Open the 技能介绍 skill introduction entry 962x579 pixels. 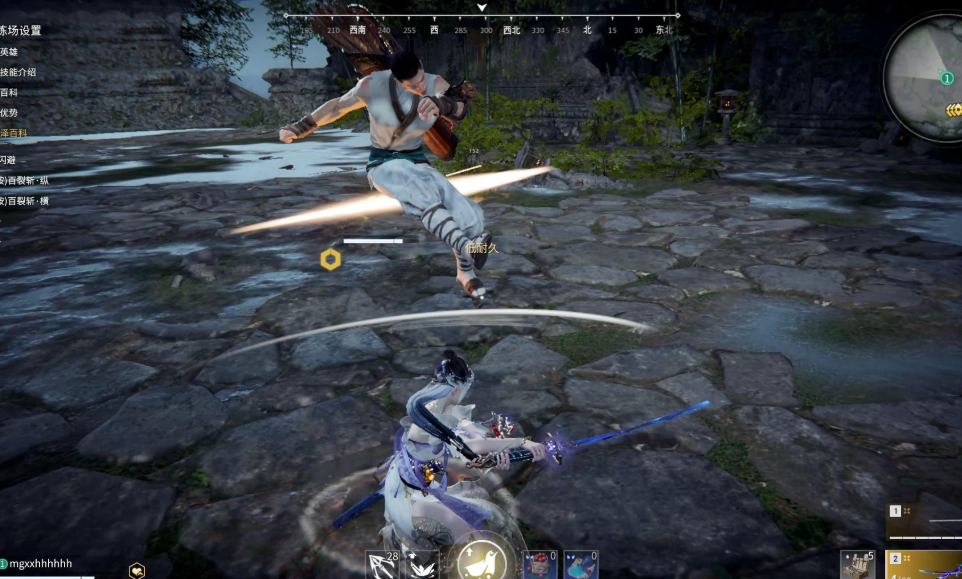coord(18,72)
